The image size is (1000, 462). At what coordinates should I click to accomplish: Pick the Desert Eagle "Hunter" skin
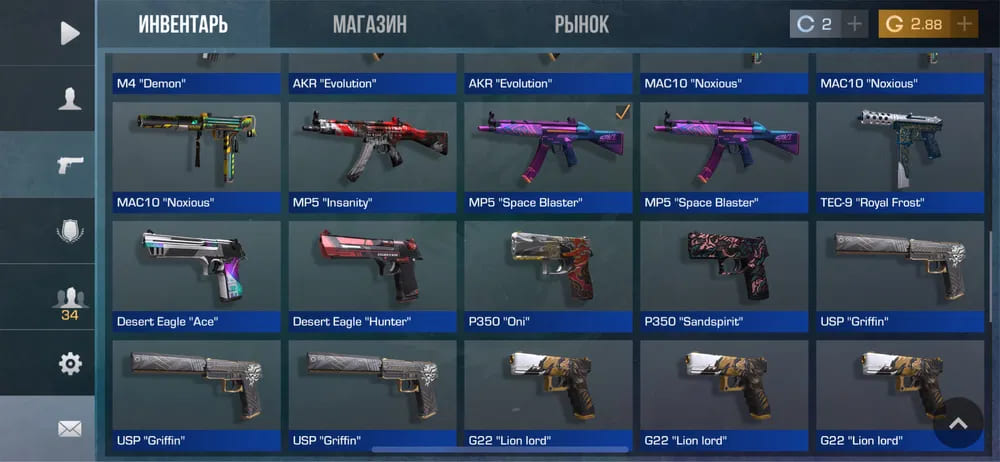371,275
